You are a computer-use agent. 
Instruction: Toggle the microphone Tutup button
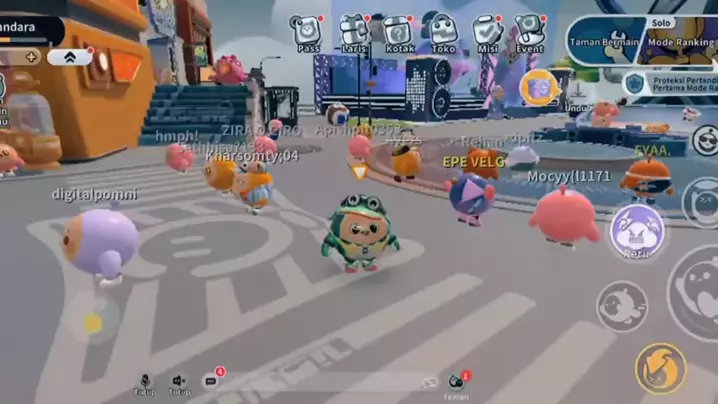[x=145, y=383]
